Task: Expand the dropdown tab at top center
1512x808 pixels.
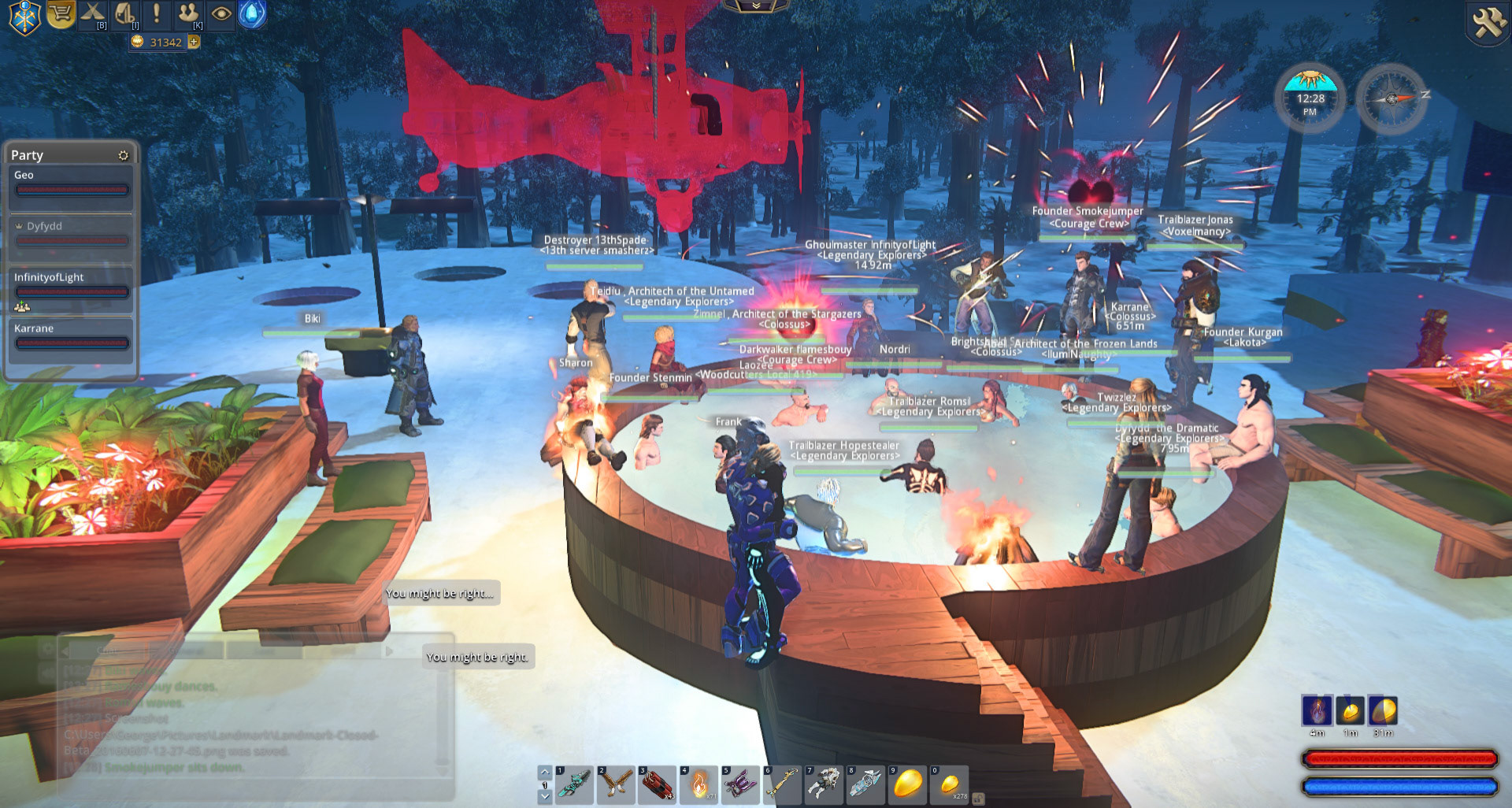Action: [756, 6]
